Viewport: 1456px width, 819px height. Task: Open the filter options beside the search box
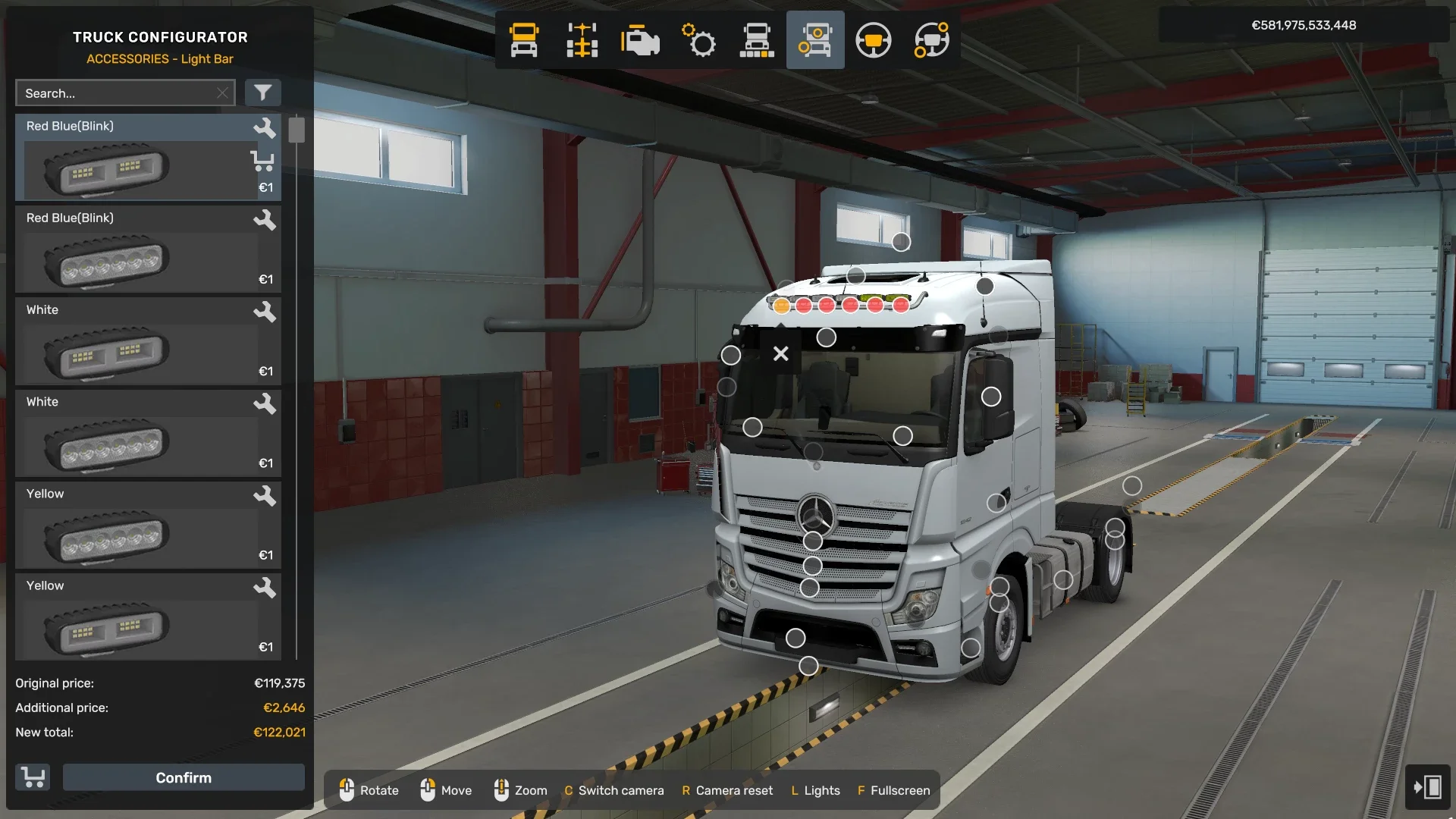point(263,93)
